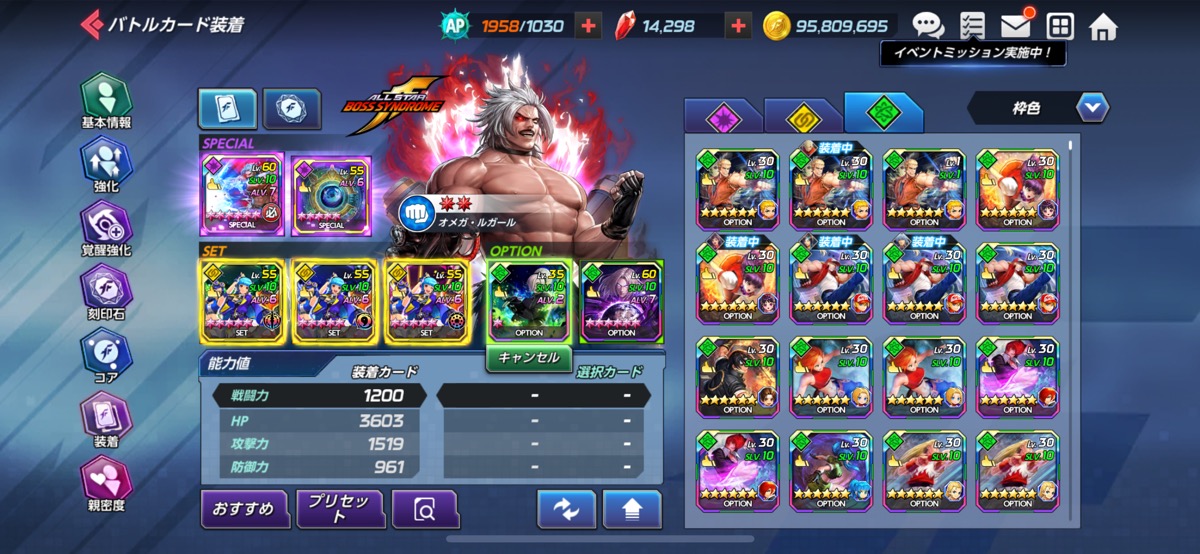Open 強化 enhancement menu

tap(105, 164)
